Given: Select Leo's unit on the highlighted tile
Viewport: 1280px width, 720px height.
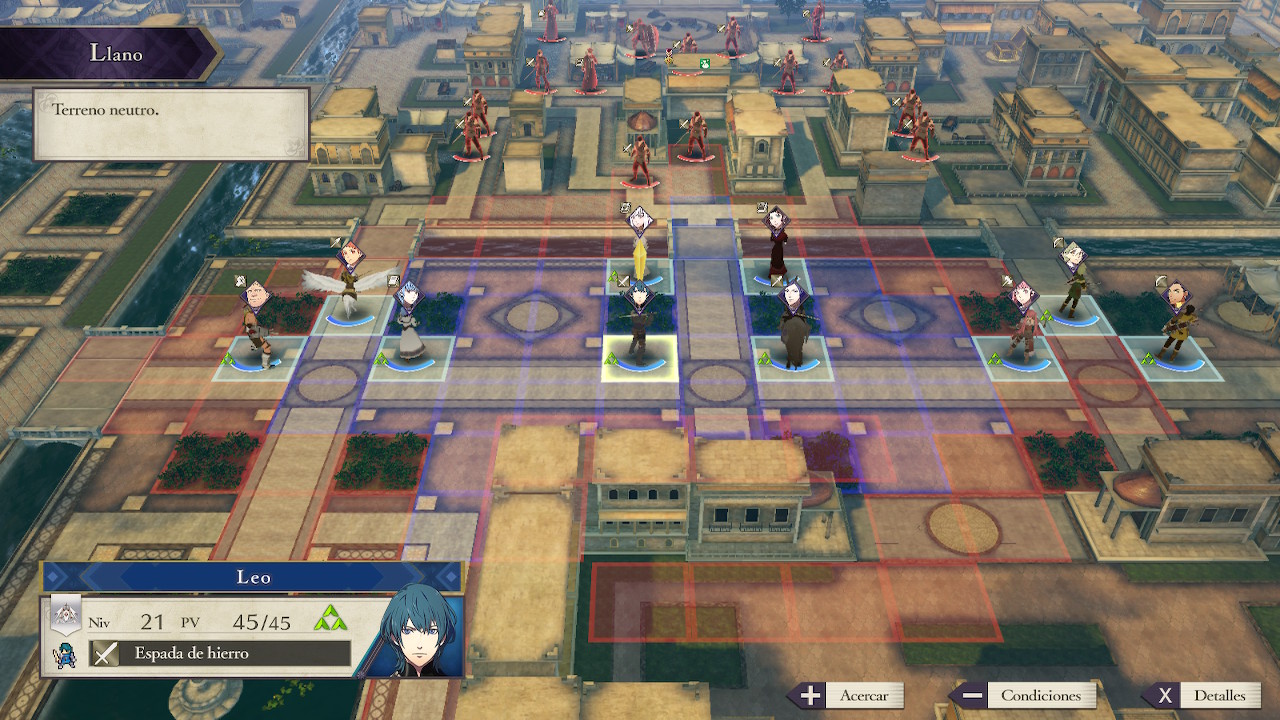Looking at the screenshot, I should pos(639,330).
